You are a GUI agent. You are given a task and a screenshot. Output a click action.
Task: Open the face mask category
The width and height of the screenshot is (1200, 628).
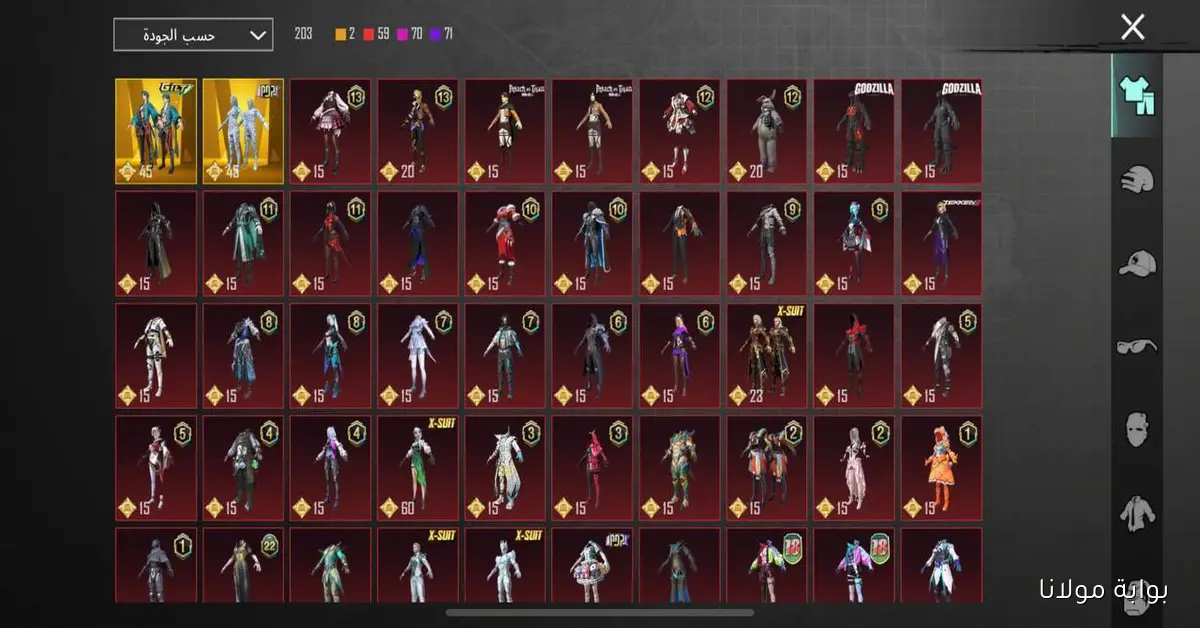(x=1137, y=431)
